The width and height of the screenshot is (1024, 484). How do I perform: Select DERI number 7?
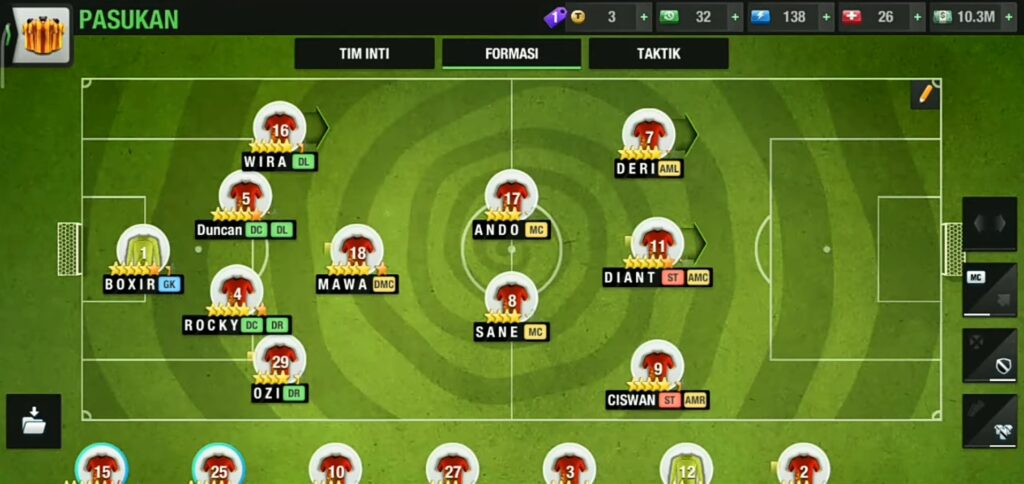(649, 136)
